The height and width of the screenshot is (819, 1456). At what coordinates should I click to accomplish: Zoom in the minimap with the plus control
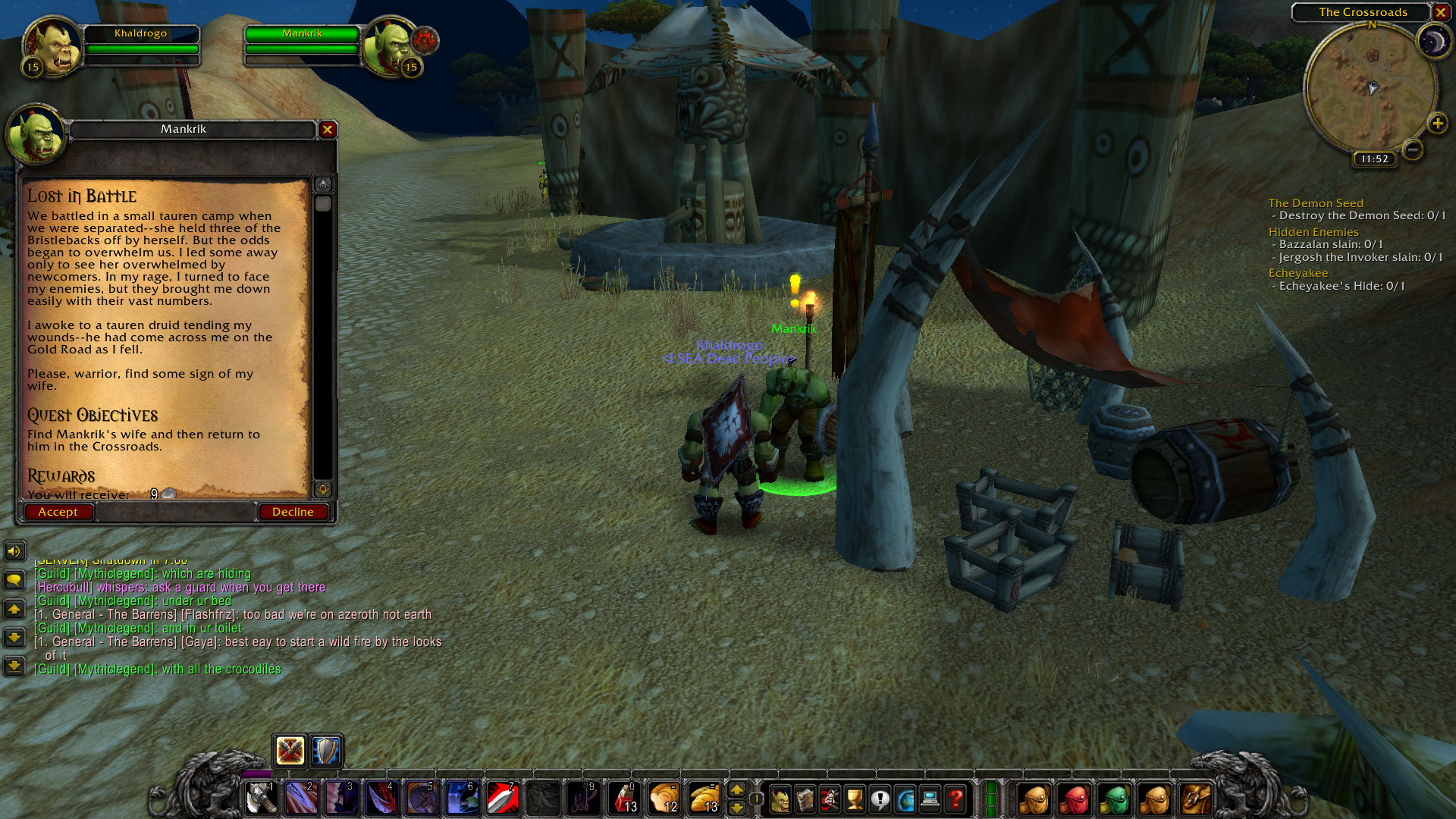[1437, 124]
